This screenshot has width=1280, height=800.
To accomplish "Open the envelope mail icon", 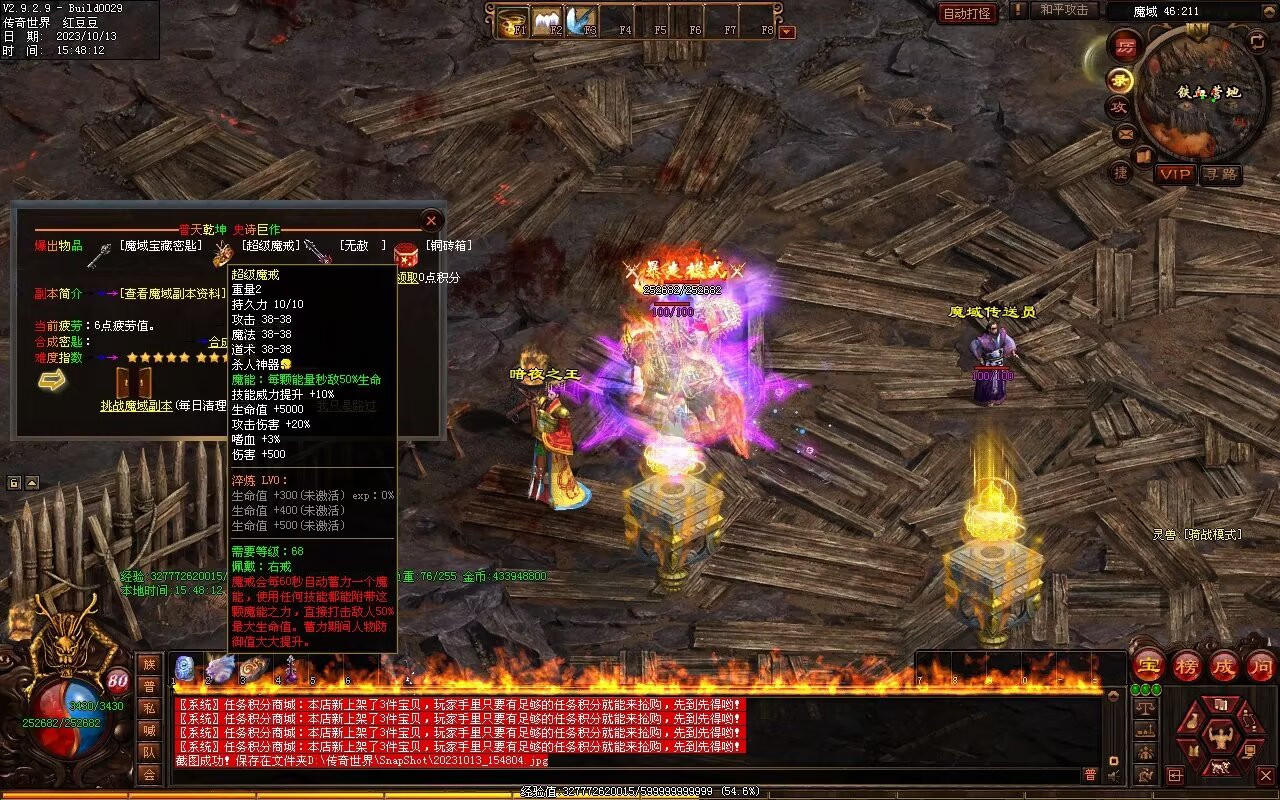I will 1125,133.
